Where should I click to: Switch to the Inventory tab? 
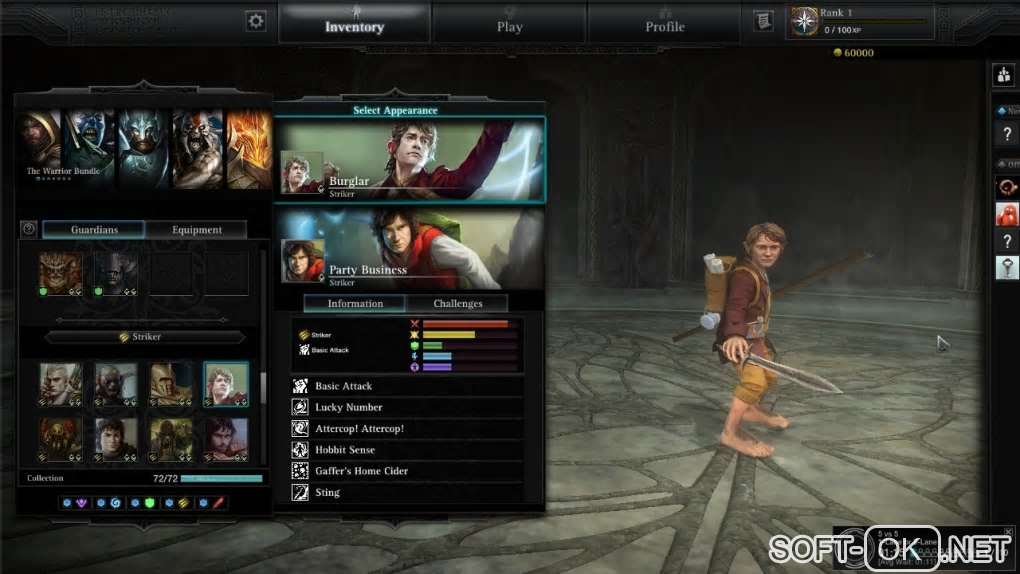(354, 26)
